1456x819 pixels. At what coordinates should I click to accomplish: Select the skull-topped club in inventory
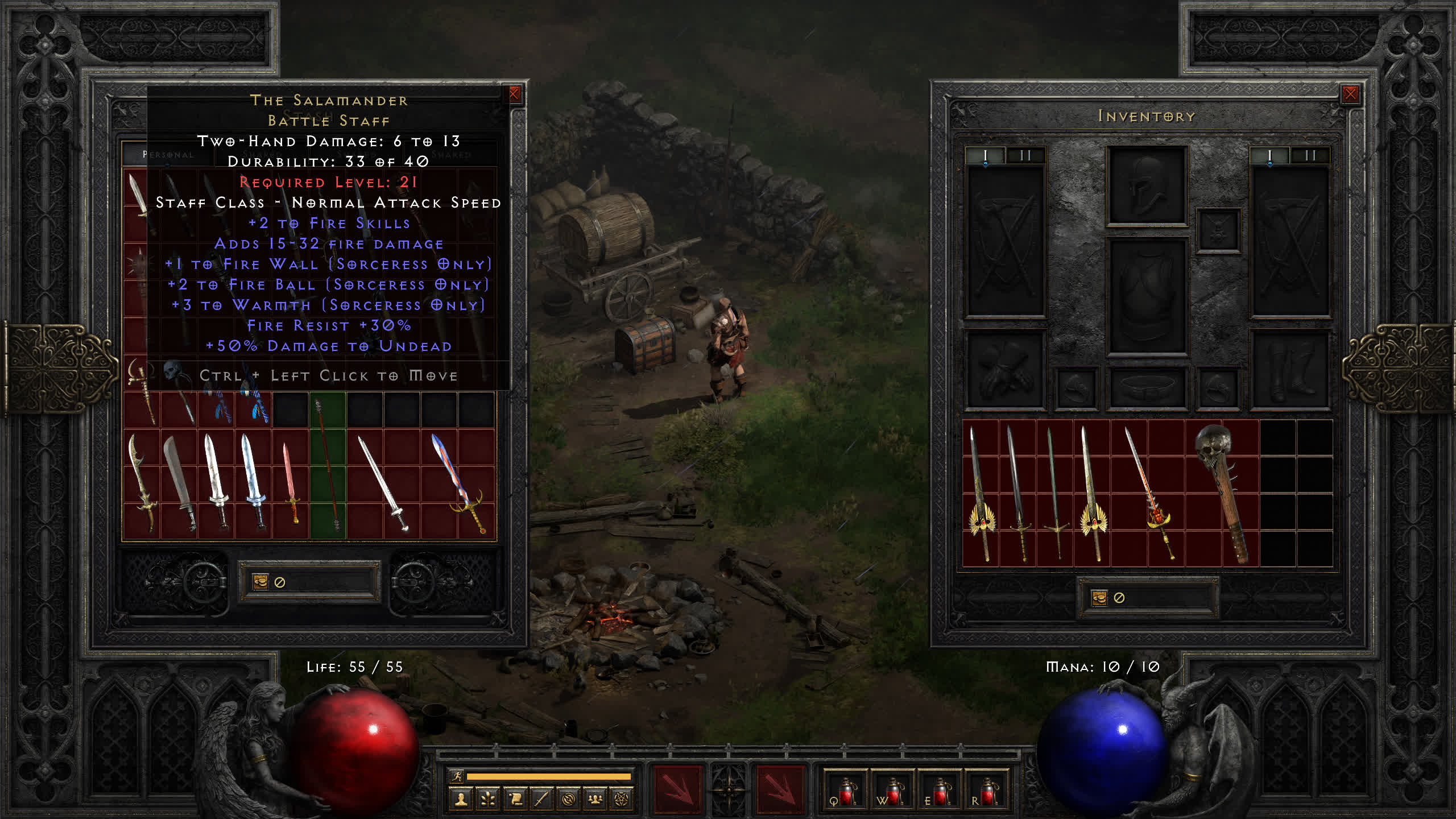click(1222, 492)
